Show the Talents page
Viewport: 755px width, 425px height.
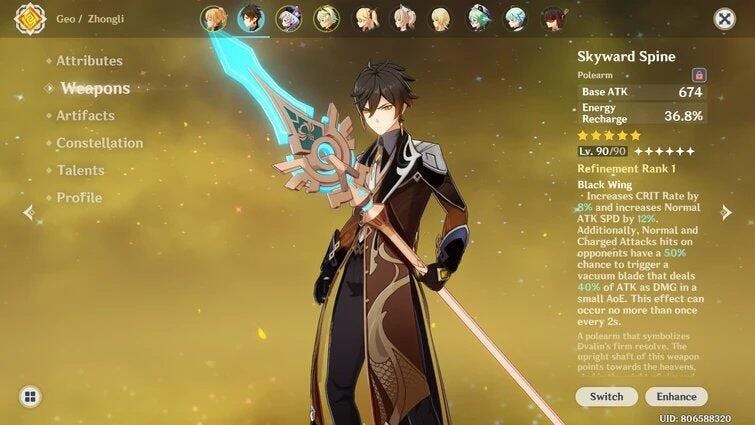coord(80,170)
